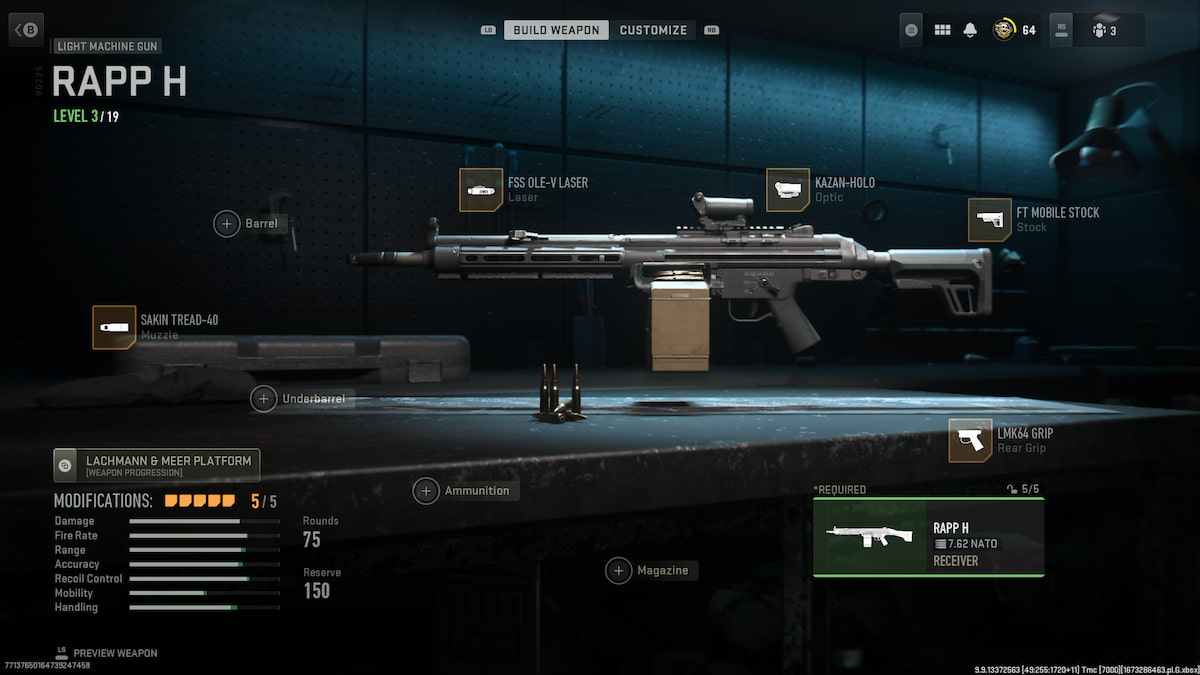Open the FT Mobile Stock slot

pos(990,220)
